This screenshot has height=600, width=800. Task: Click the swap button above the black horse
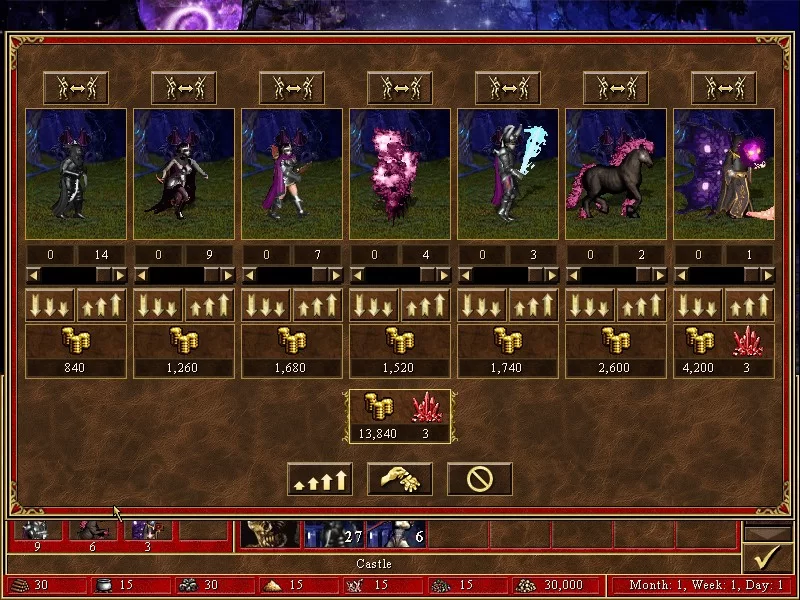point(616,88)
